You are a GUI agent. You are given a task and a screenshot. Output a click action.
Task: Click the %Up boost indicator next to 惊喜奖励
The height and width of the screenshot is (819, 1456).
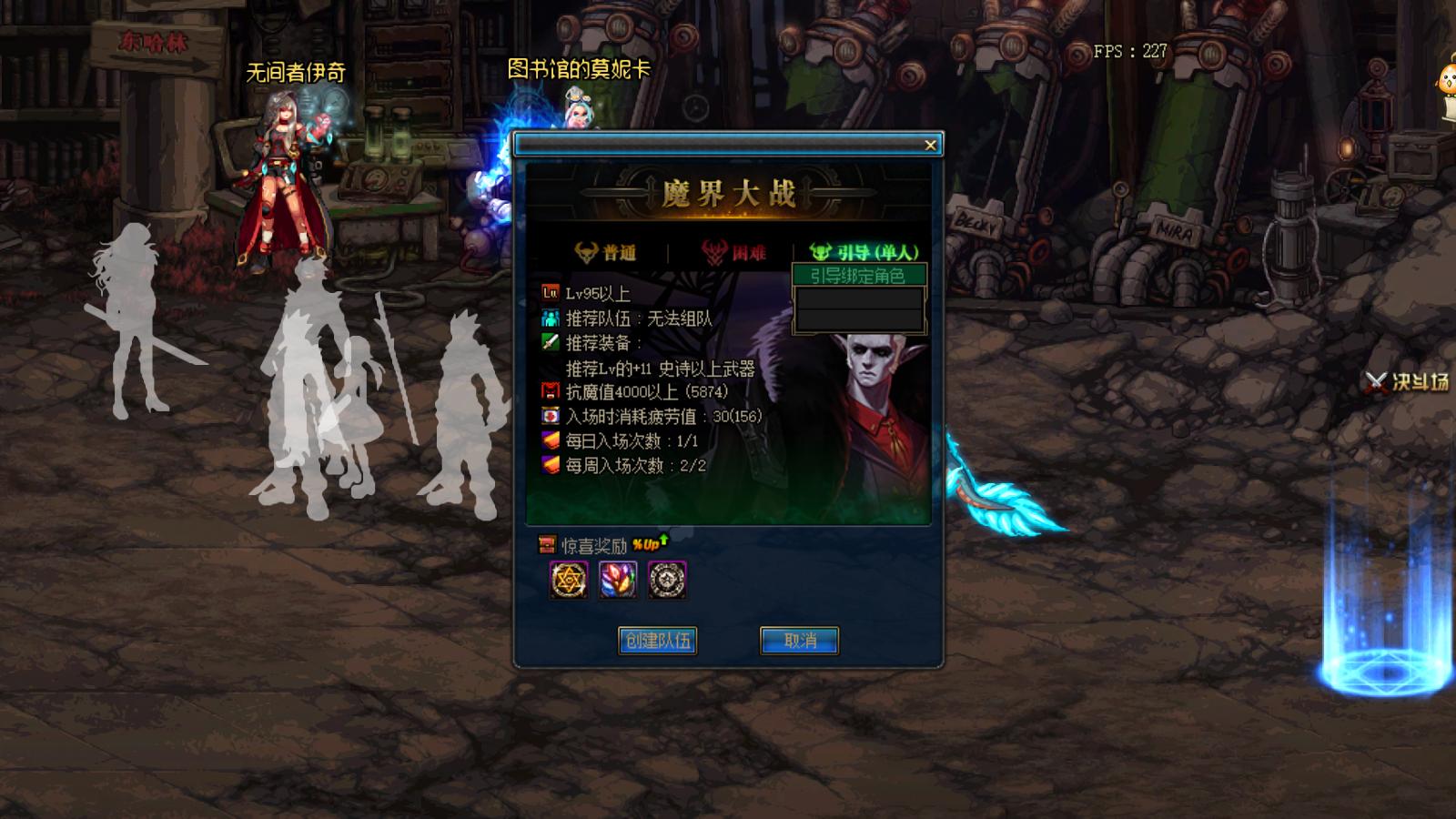(x=646, y=544)
